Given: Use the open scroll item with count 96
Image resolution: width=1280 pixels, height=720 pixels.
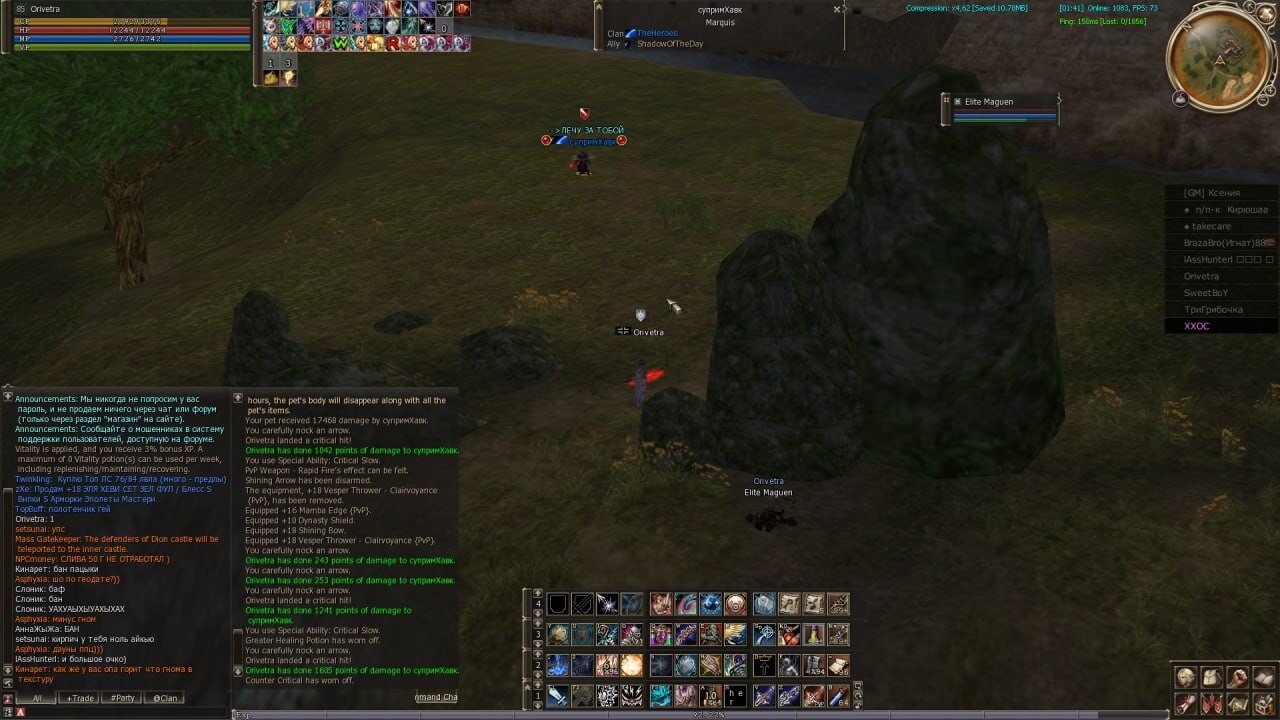Looking at the screenshot, I should point(839,665).
